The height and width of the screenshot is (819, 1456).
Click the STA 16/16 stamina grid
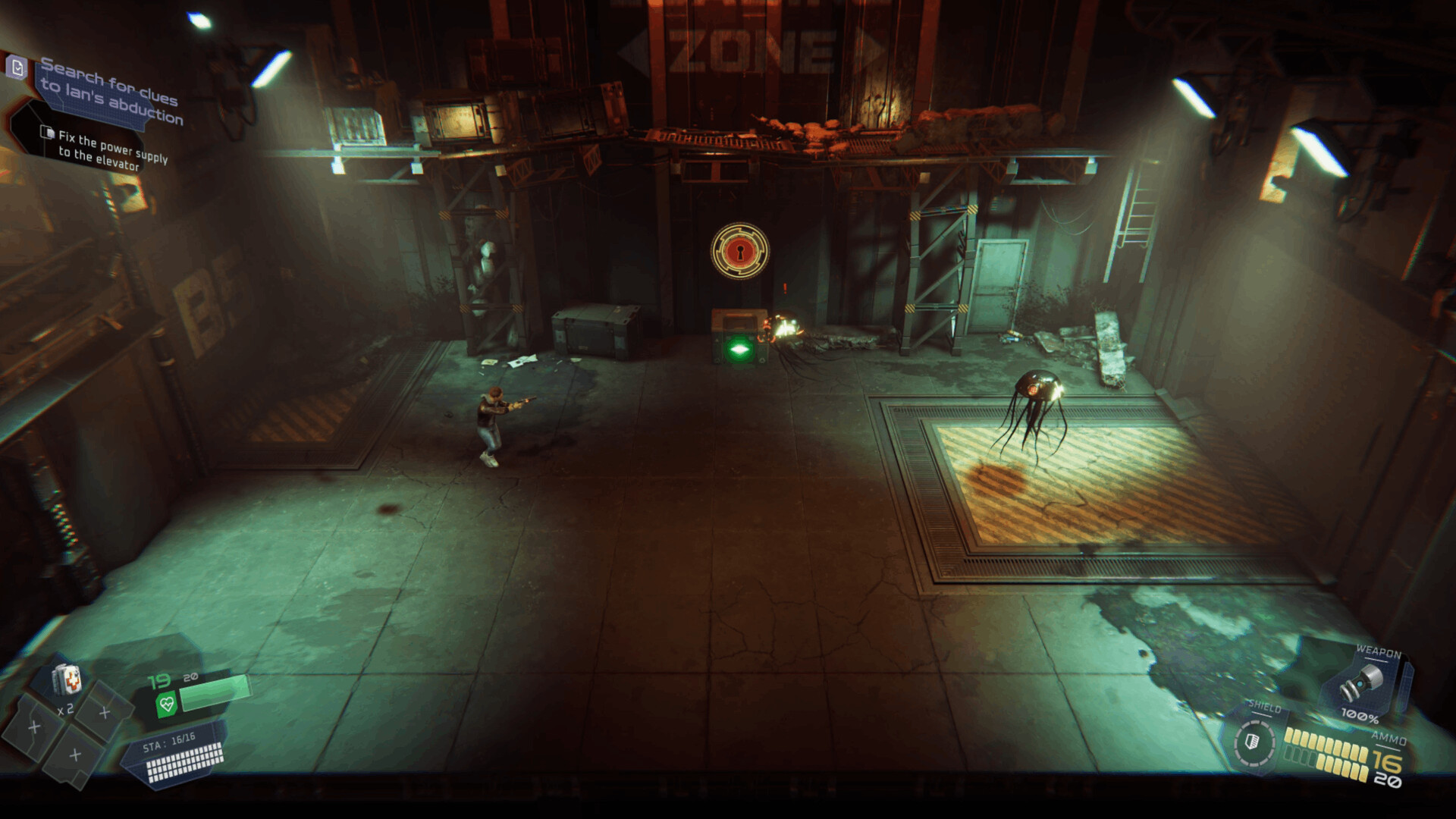184,758
